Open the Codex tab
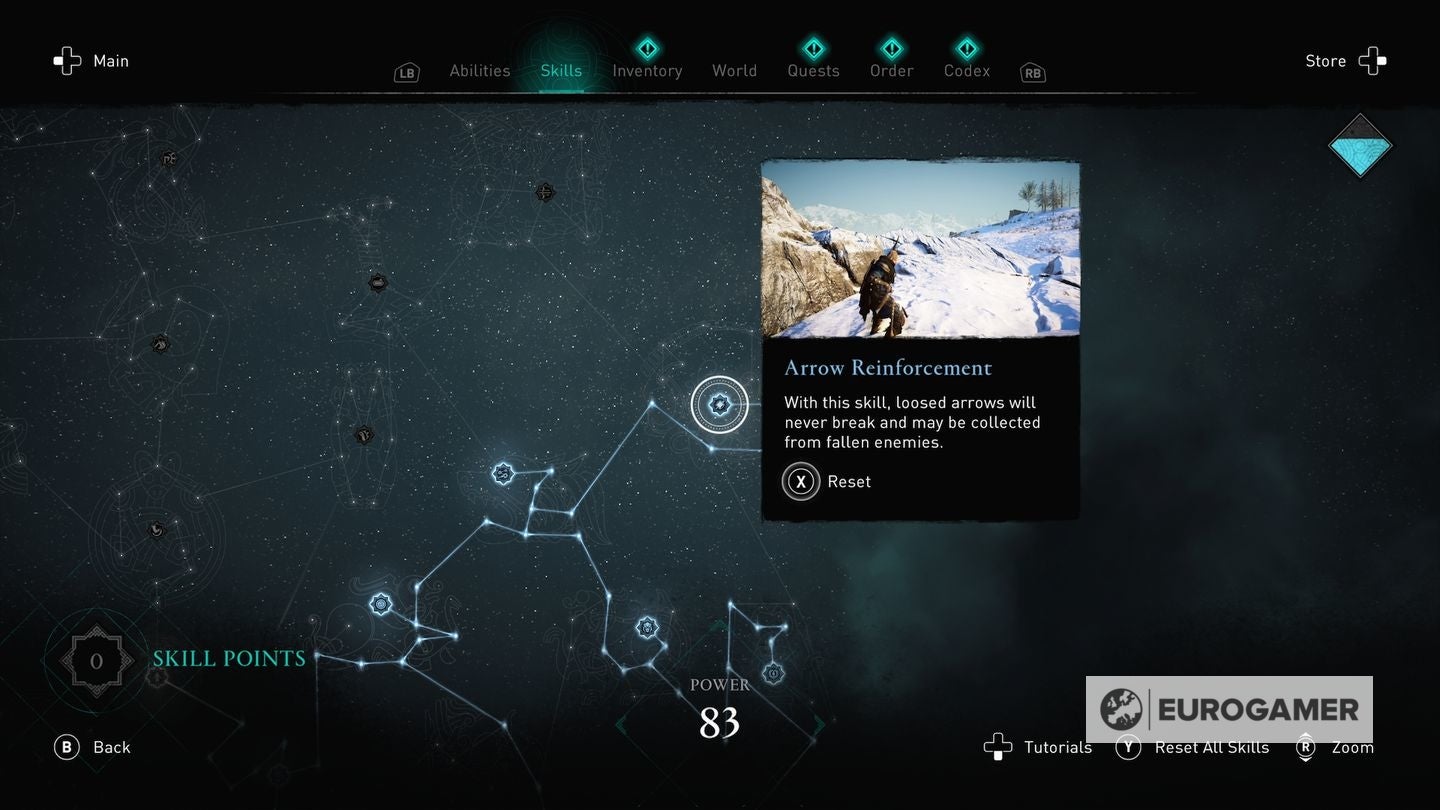Image resolution: width=1440 pixels, height=810 pixels. [x=966, y=70]
